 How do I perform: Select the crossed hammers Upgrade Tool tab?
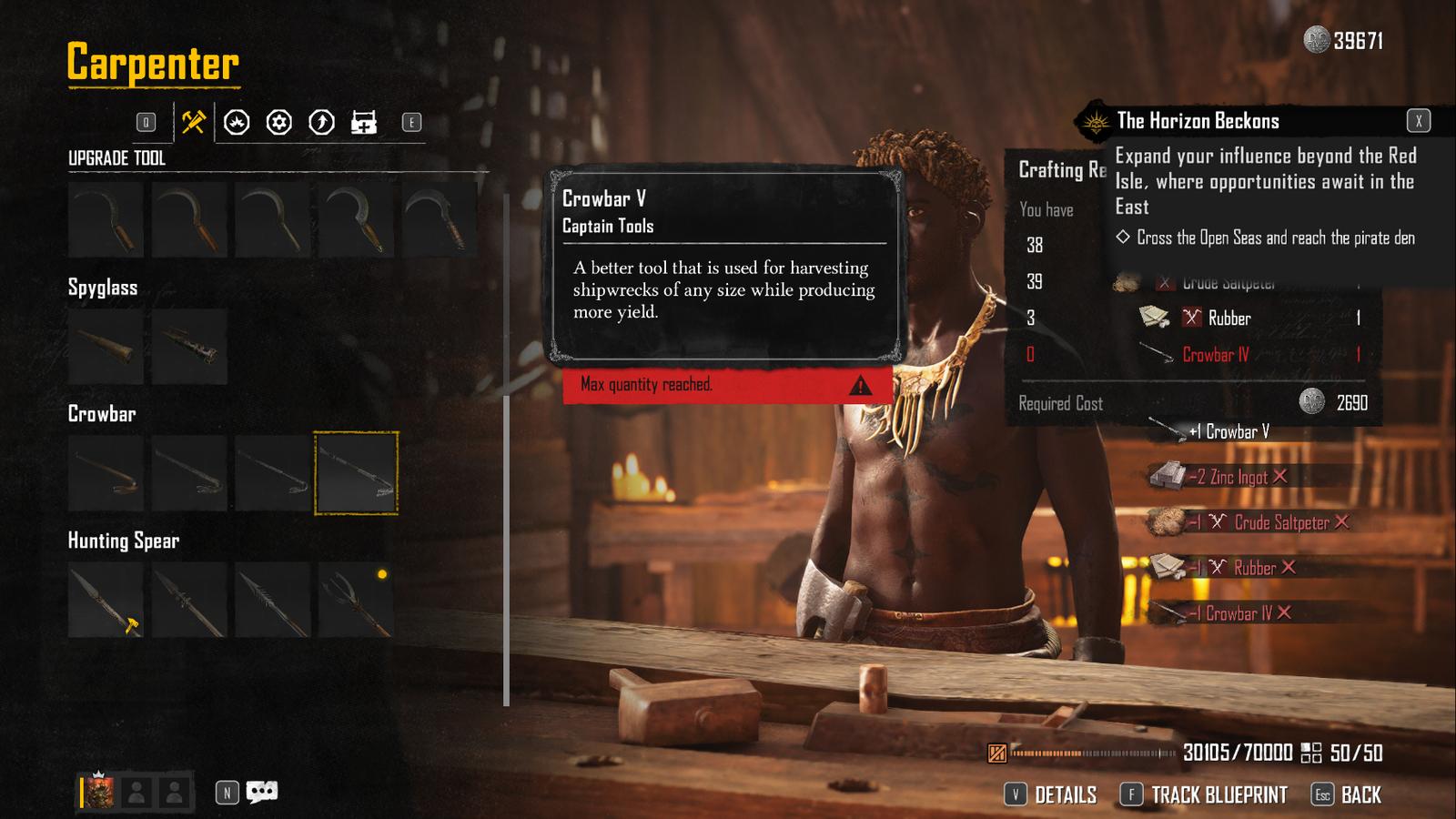tap(193, 122)
